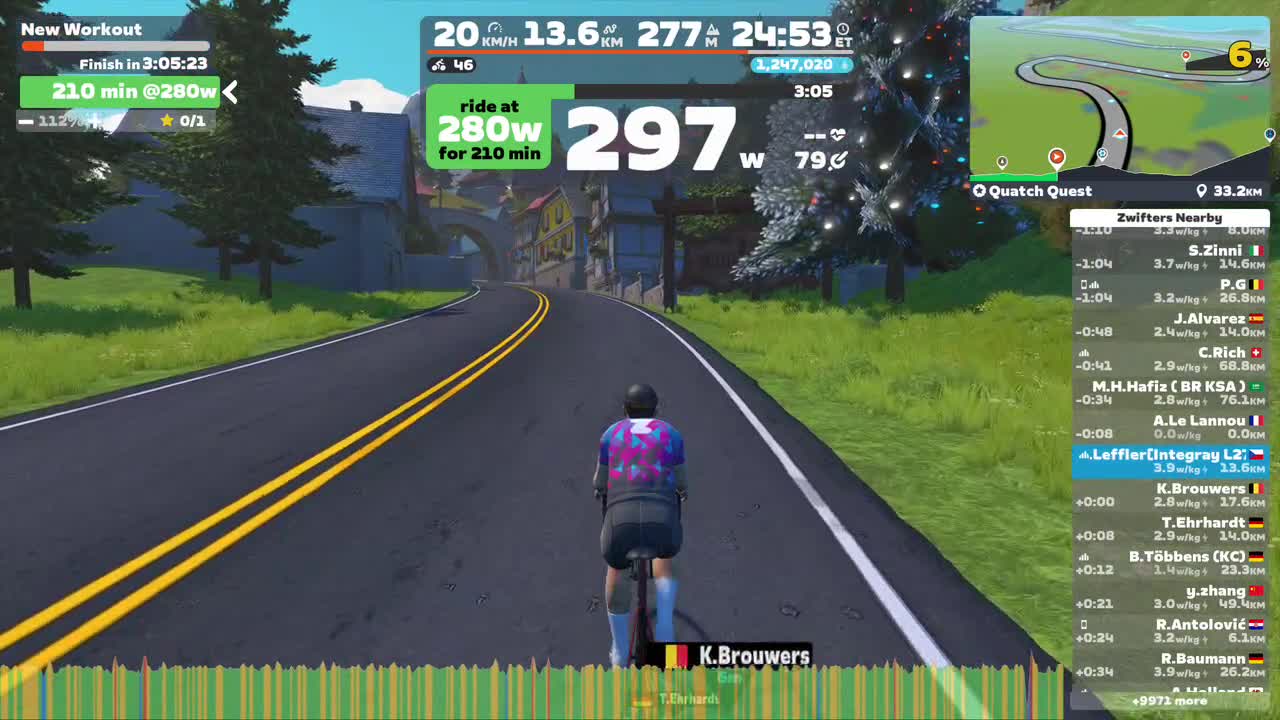This screenshot has height=720, width=1280.
Task: Click the workout progress bar under New Workout
Action: point(117,47)
